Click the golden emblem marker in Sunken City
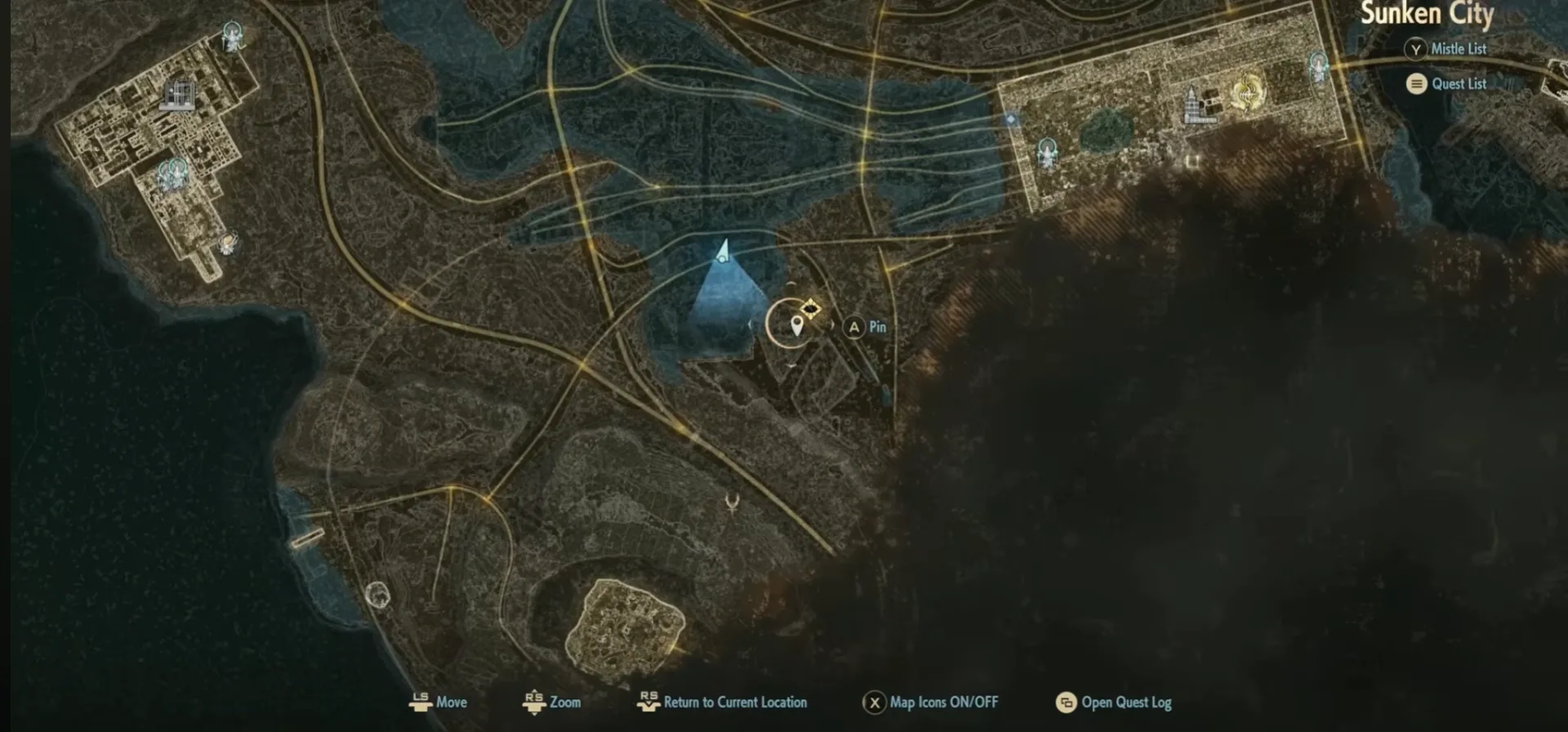 pyautogui.click(x=1245, y=92)
